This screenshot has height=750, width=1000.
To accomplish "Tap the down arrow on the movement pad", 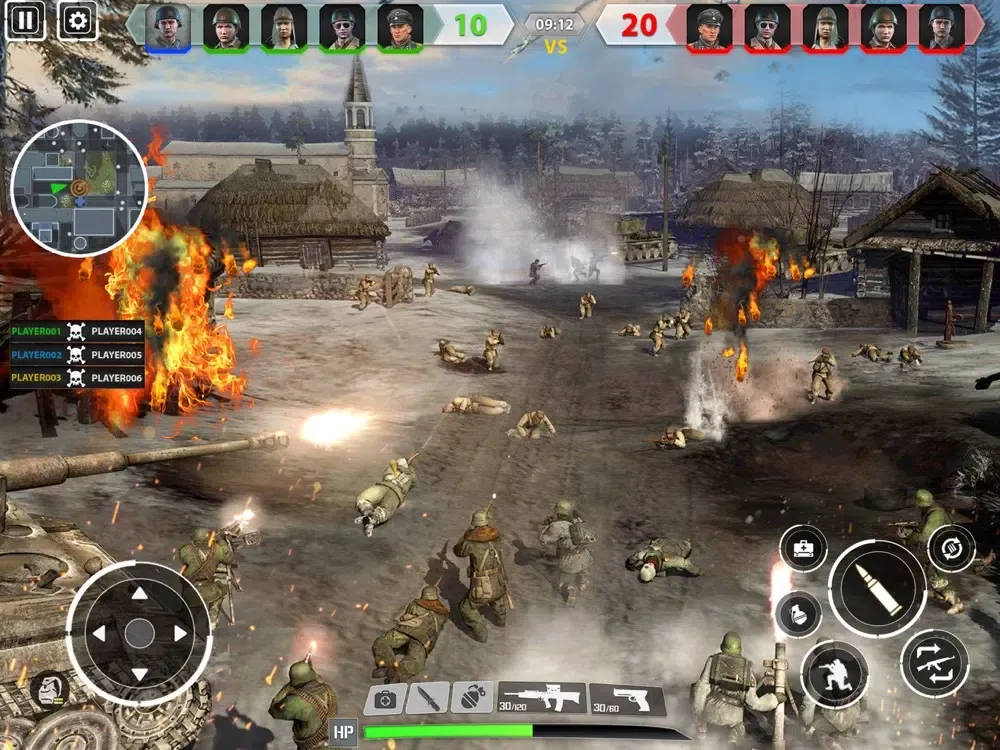I will (x=139, y=673).
